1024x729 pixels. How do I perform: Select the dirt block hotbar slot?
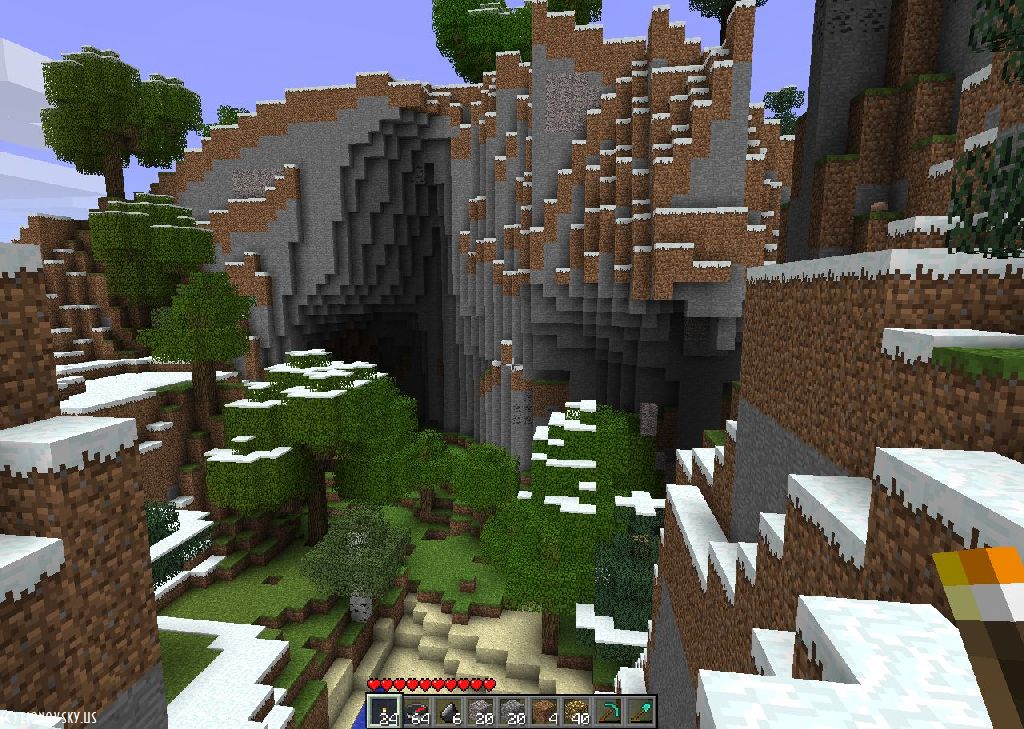(545, 711)
